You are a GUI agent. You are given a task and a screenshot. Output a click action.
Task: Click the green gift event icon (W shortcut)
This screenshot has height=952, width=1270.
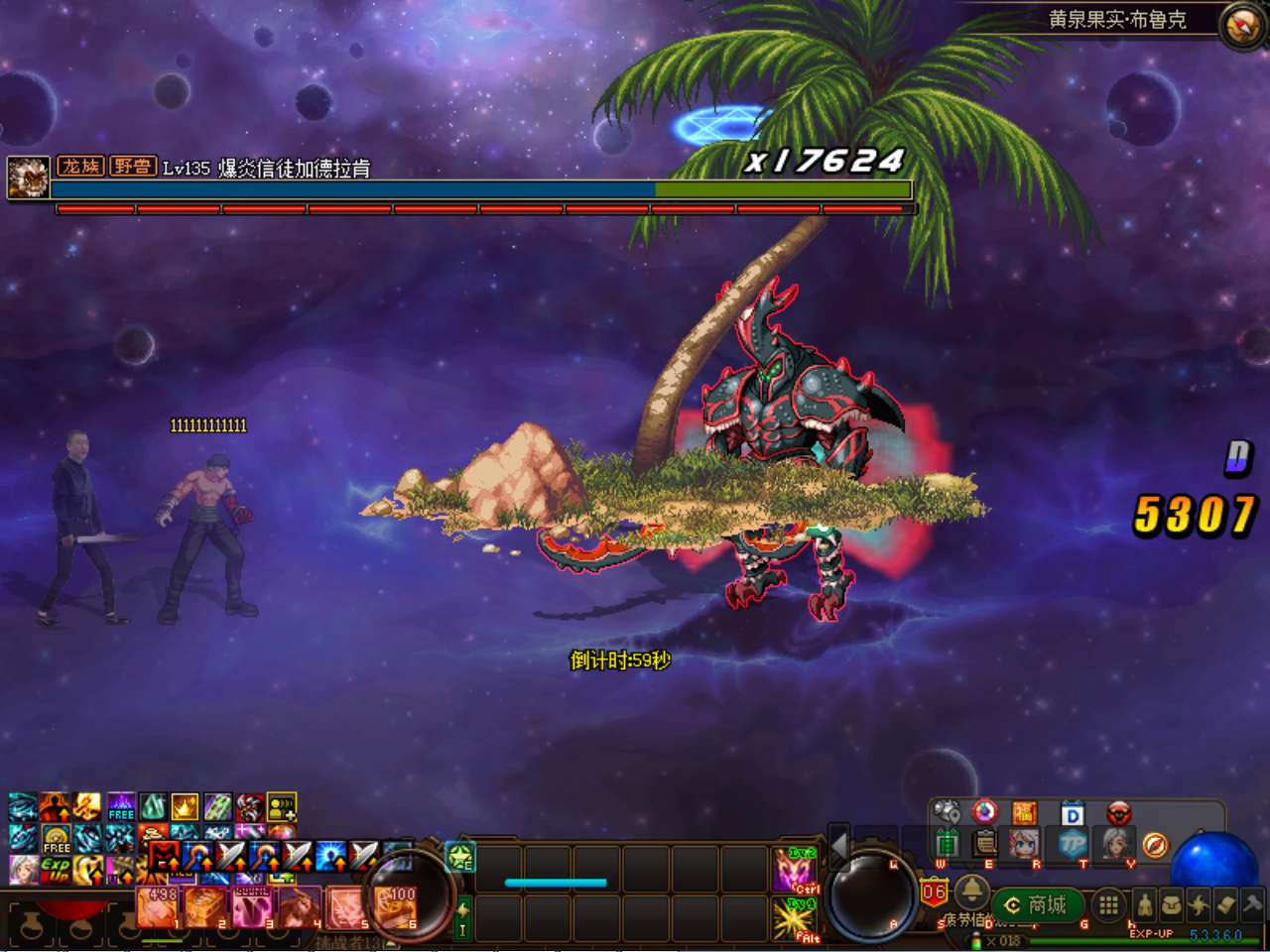950,843
